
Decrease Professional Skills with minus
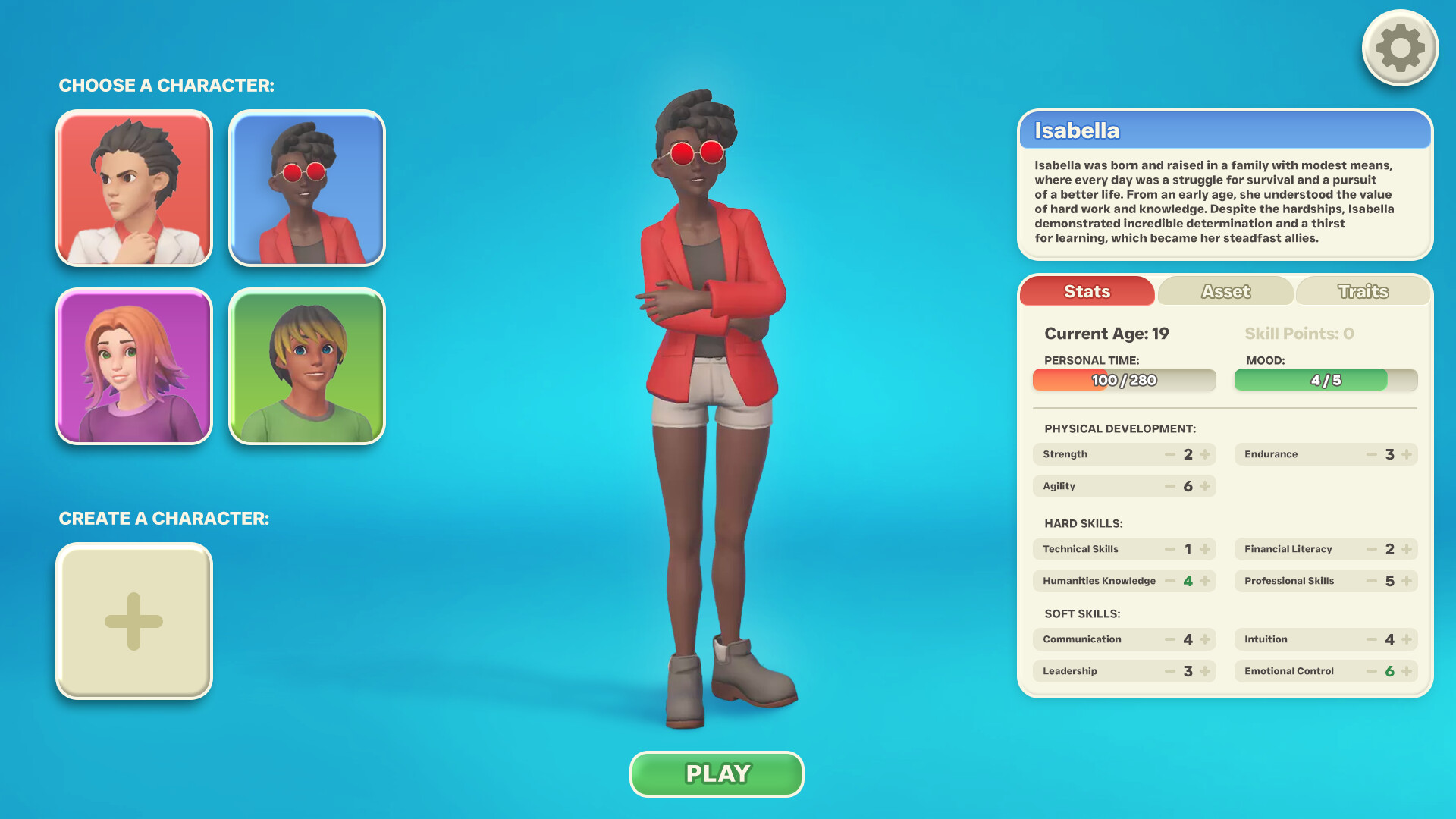click(x=1373, y=581)
